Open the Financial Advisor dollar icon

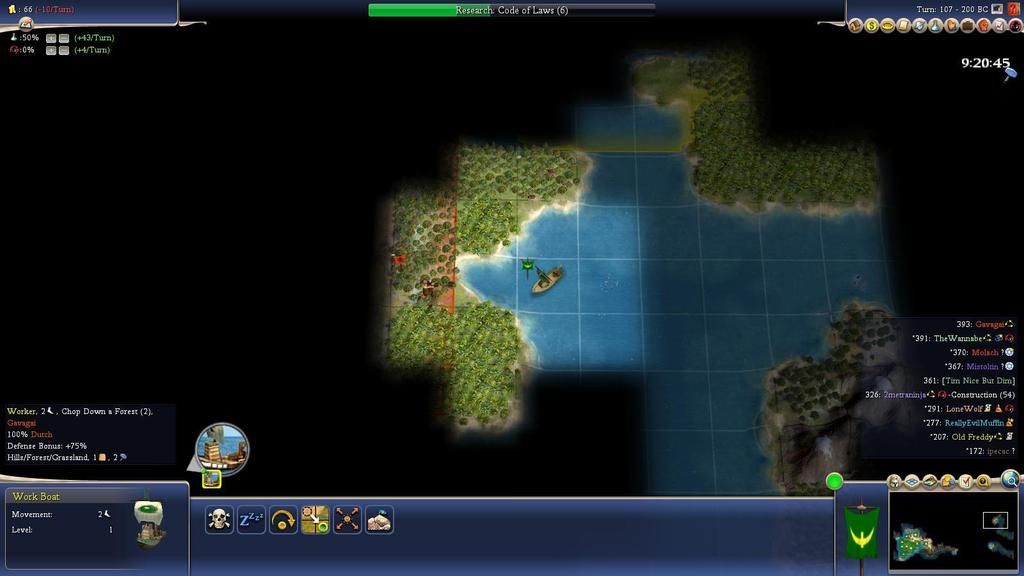coord(872,26)
